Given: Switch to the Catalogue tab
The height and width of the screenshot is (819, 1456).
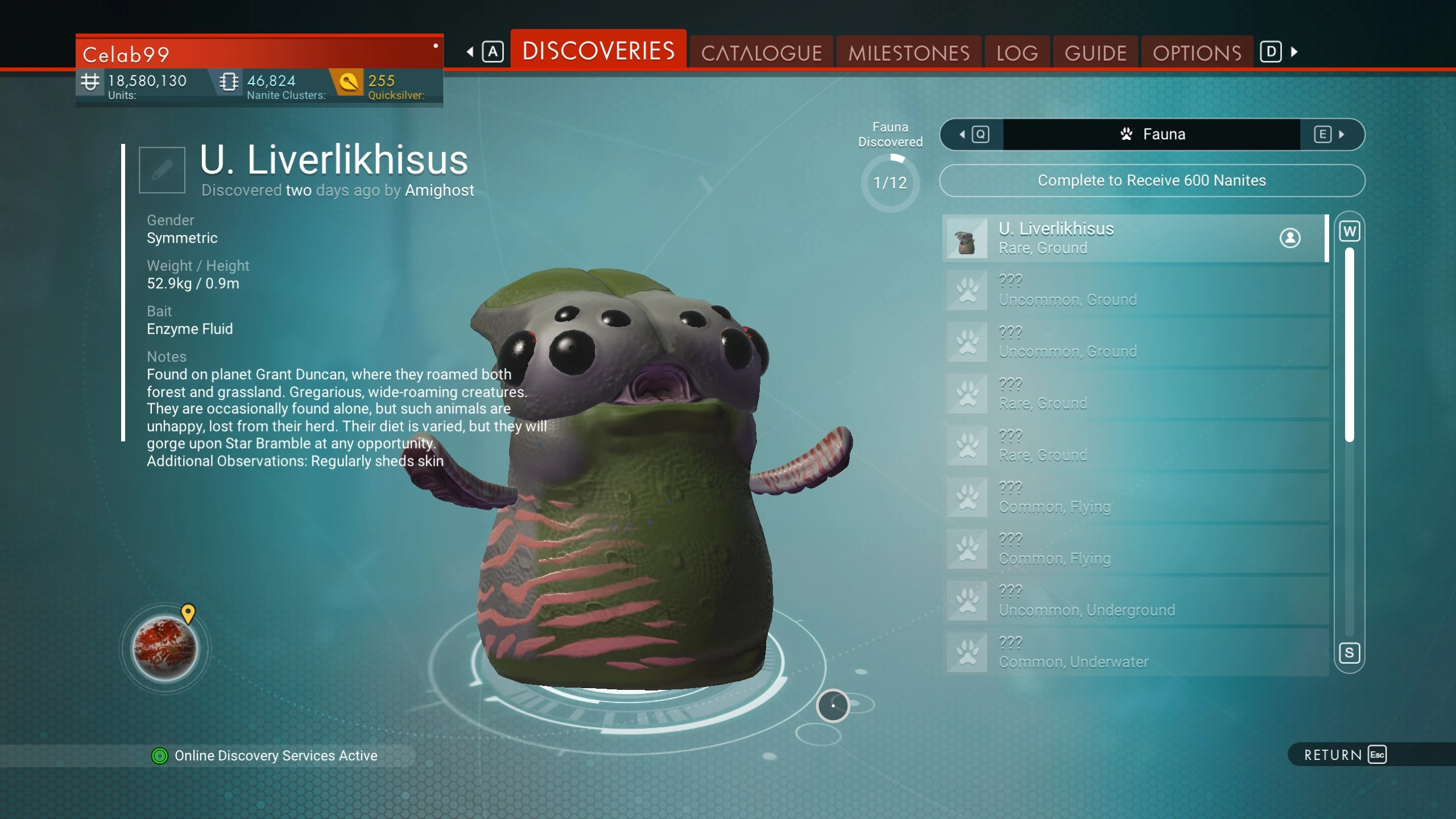Looking at the screenshot, I should (761, 53).
